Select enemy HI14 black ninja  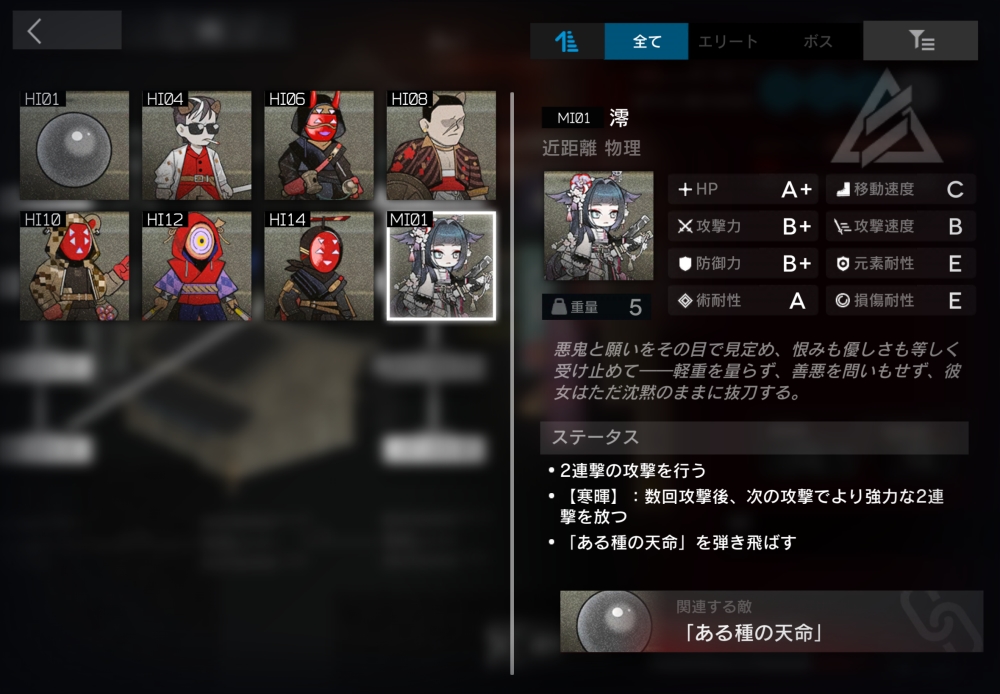(x=319, y=265)
